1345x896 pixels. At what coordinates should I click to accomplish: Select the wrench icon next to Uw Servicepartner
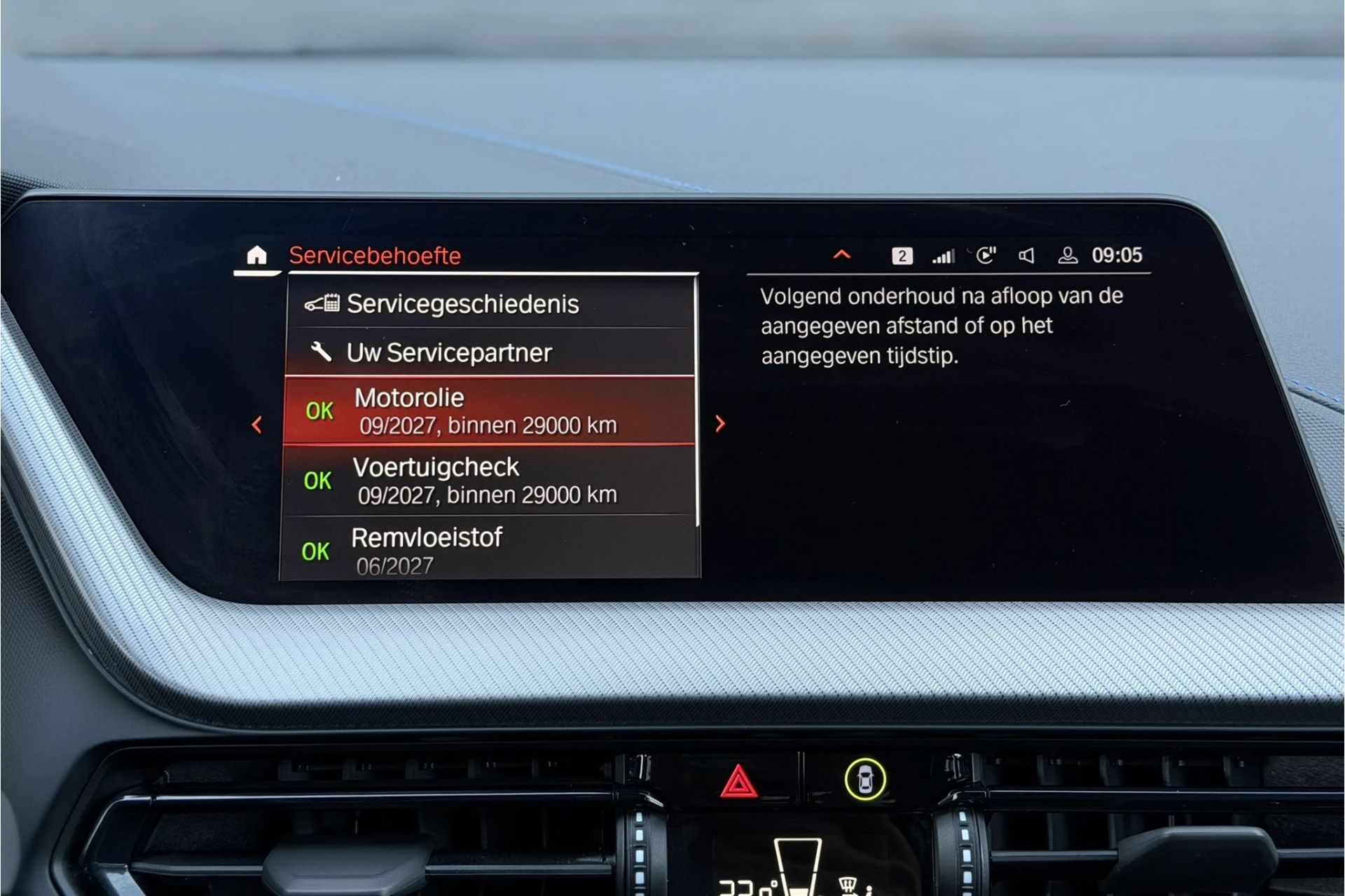pyautogui.click(x=321, y=352)
